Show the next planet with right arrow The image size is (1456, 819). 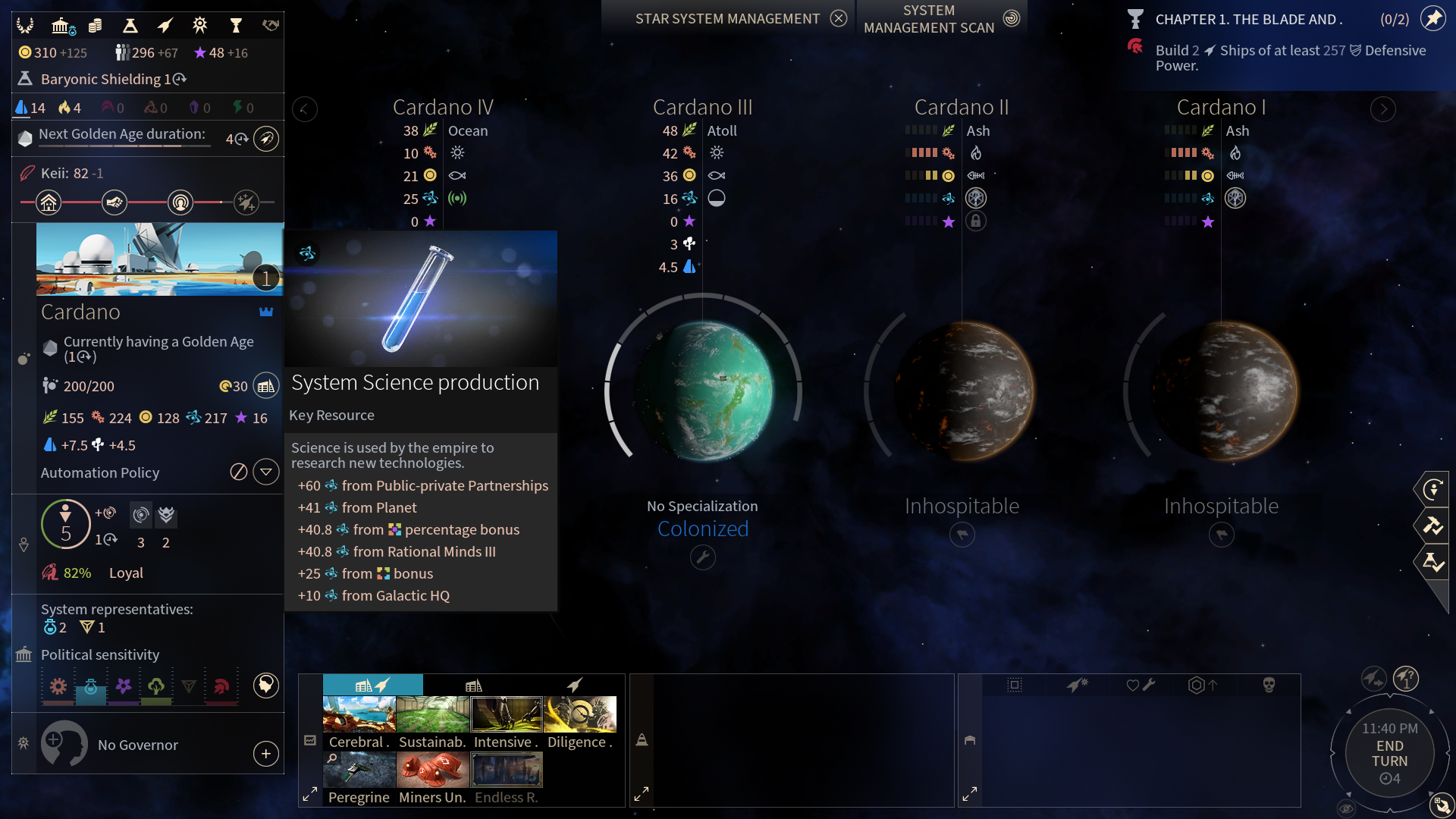pyautogui.click(x=1383, y=109)
